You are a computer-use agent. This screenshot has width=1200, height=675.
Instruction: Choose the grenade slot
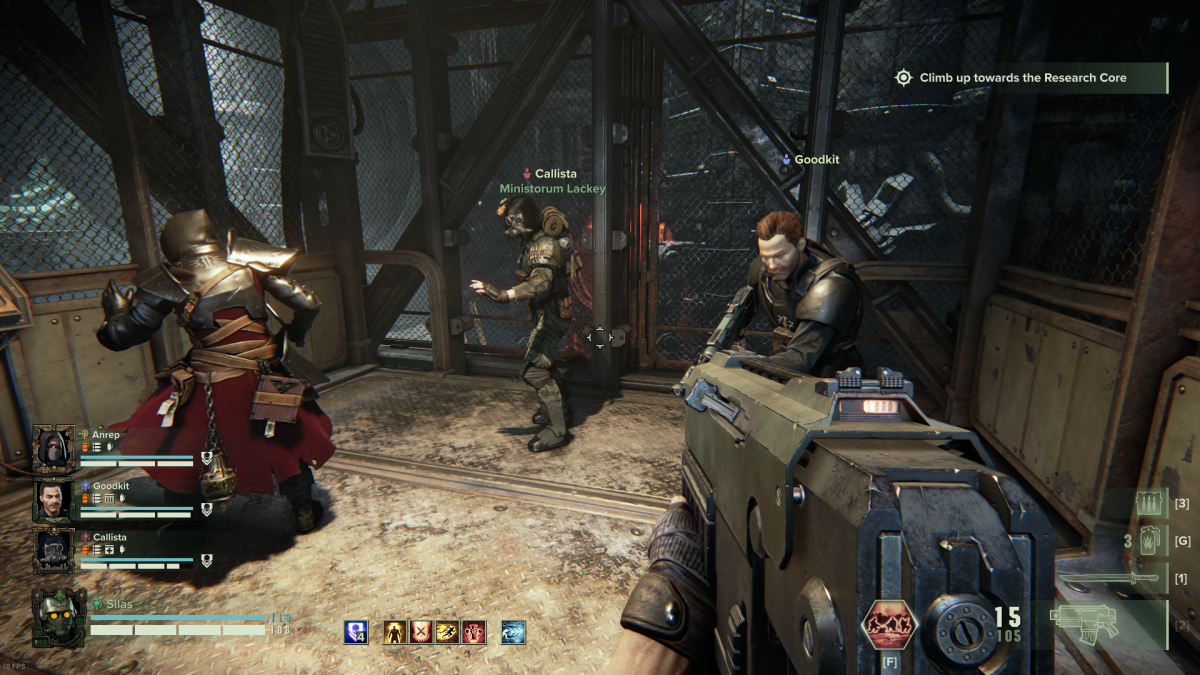(x=1150, y=541)
